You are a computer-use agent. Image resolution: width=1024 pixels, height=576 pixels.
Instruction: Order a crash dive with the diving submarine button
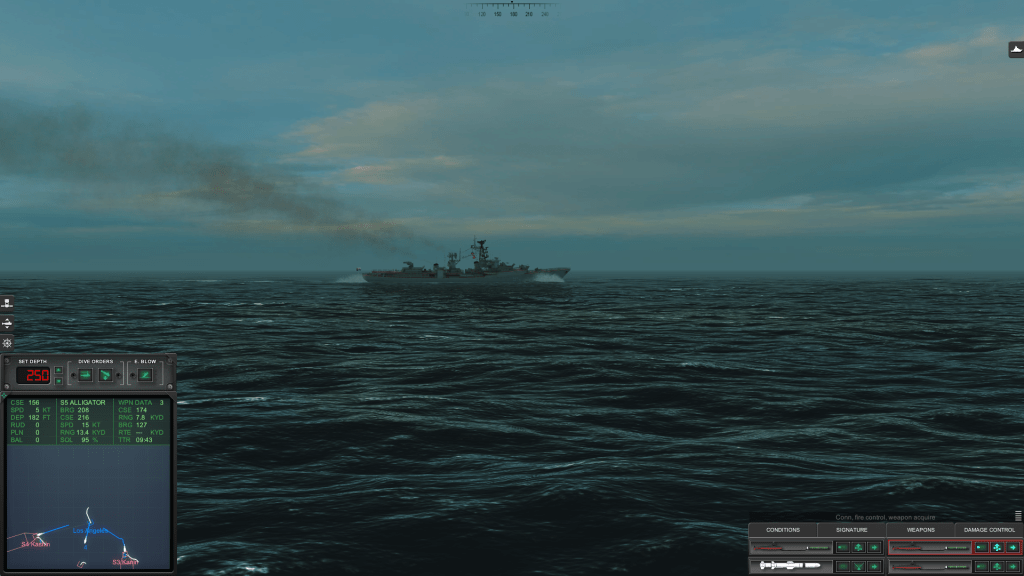pyautogui.click(x=105, y=375)
